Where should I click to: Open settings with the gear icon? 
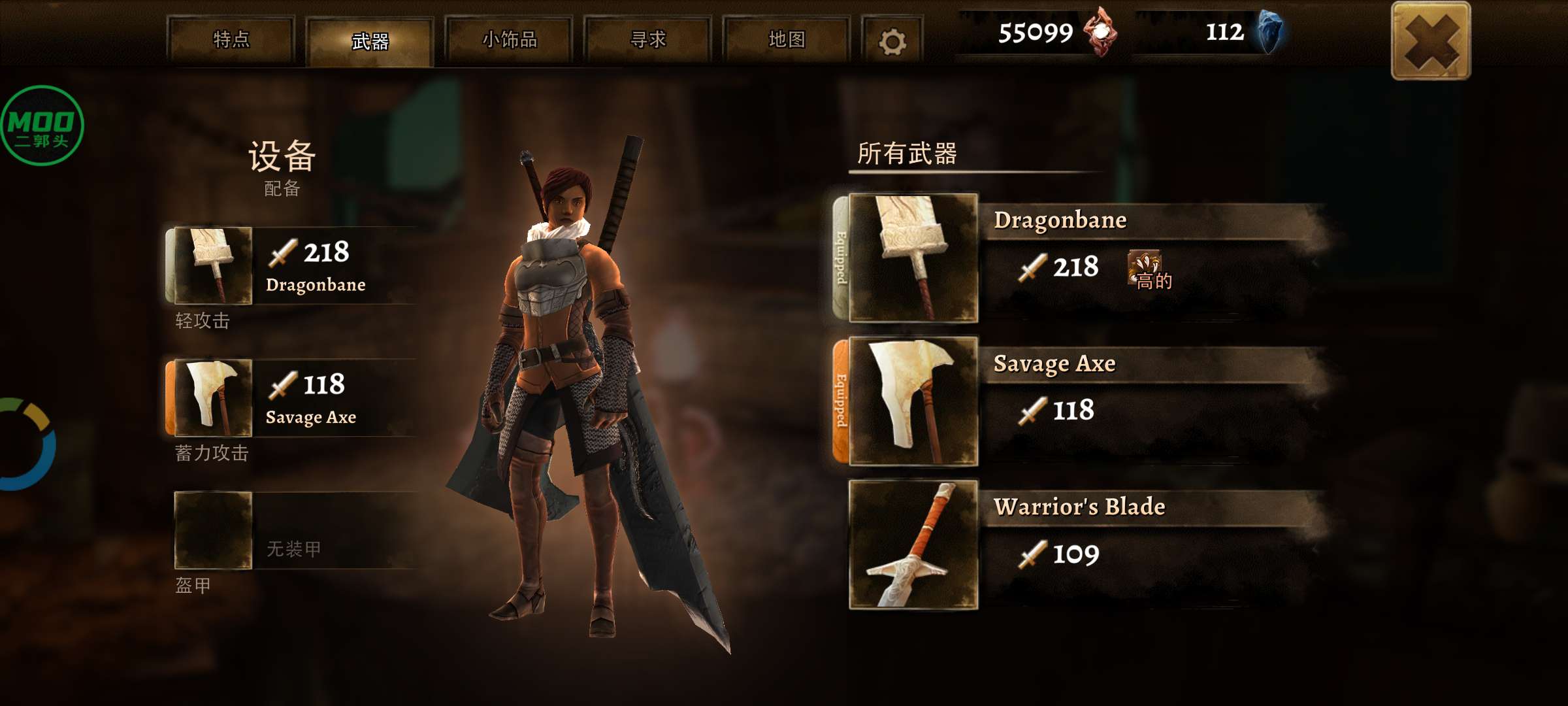pyautogui.click(x=892, y=42)
